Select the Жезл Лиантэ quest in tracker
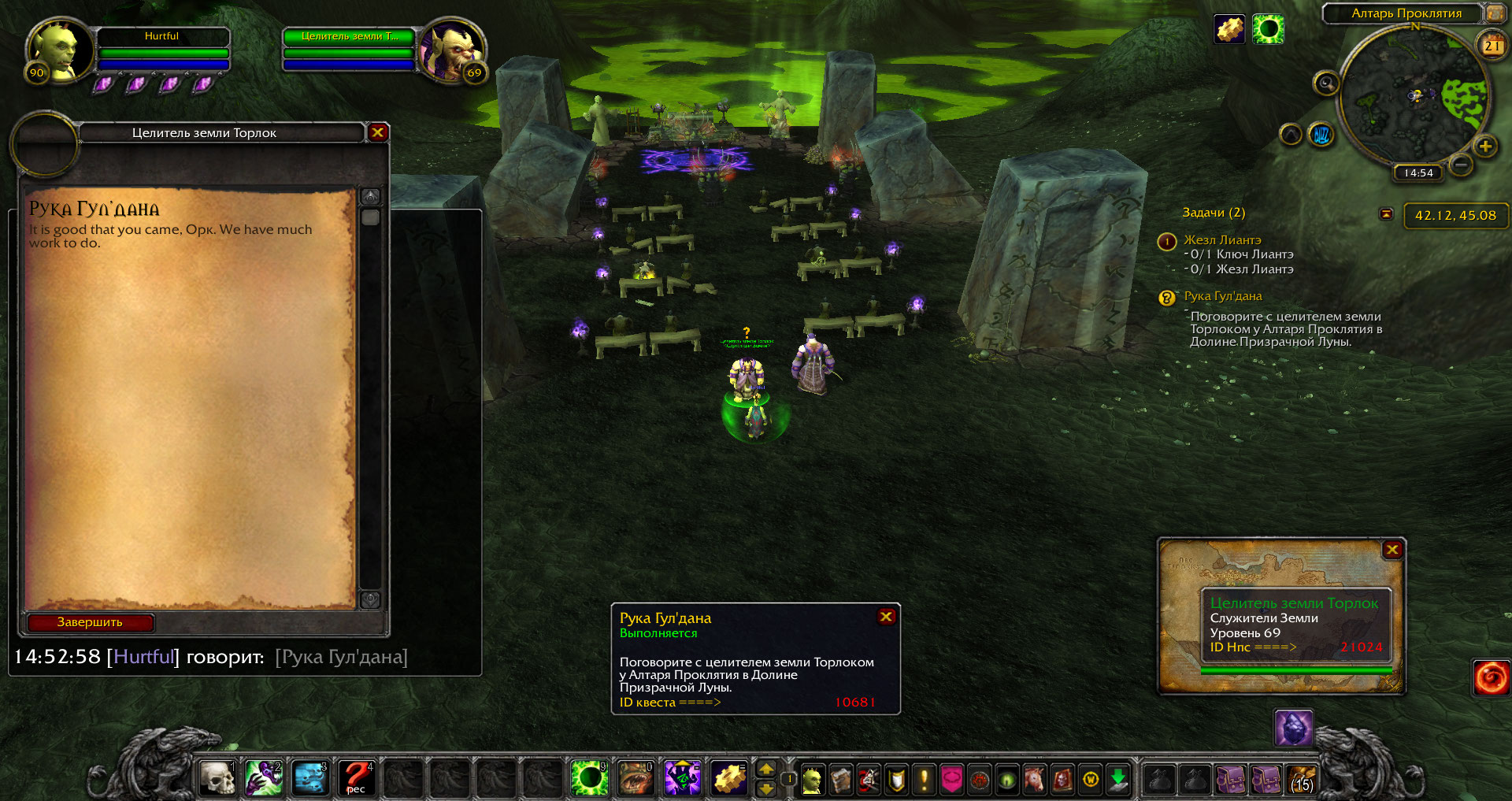This screenshot has height=801, width=1512. click(x=1222, y=239)
